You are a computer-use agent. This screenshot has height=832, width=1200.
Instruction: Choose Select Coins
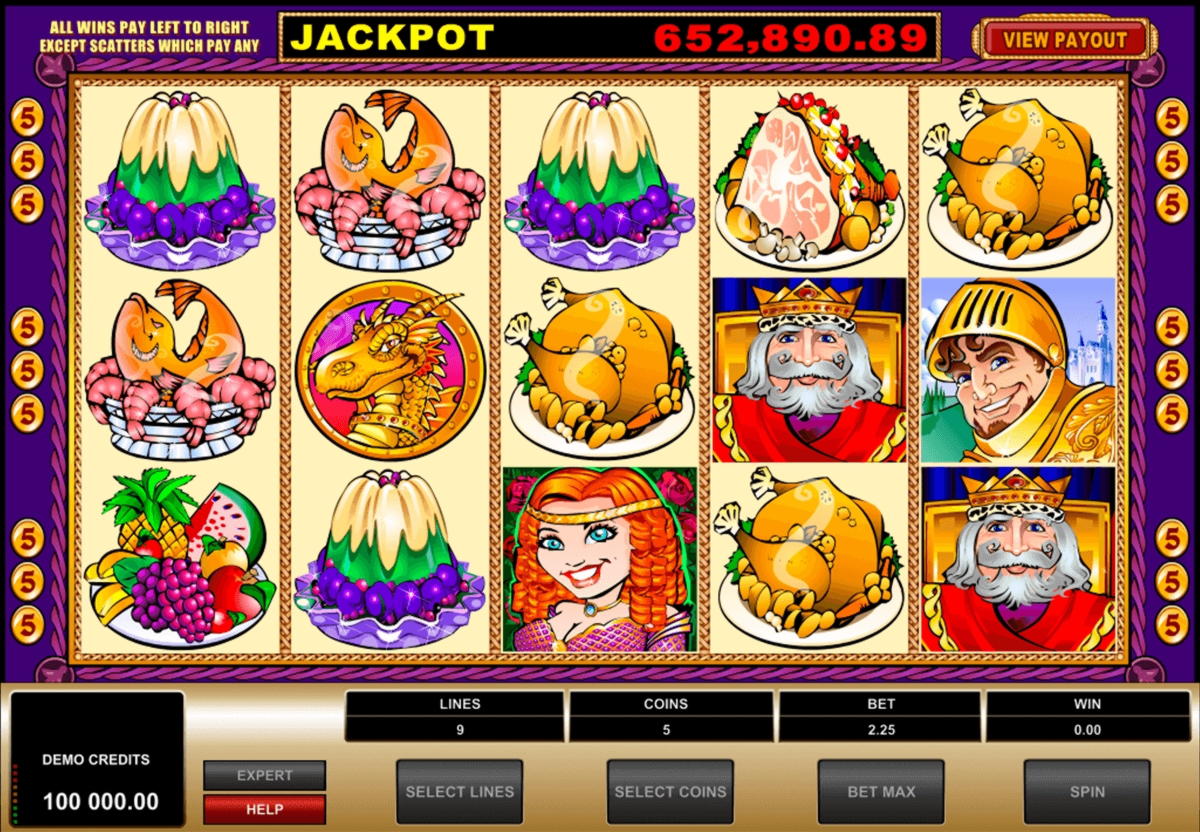point(670,791)
